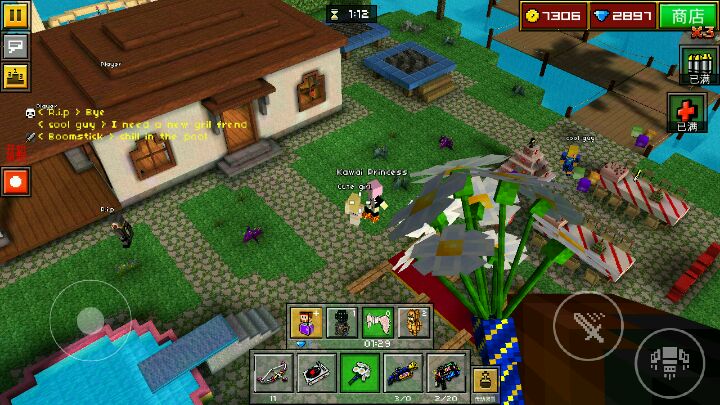Tap the coin balance counter

[x=552, y=16]
